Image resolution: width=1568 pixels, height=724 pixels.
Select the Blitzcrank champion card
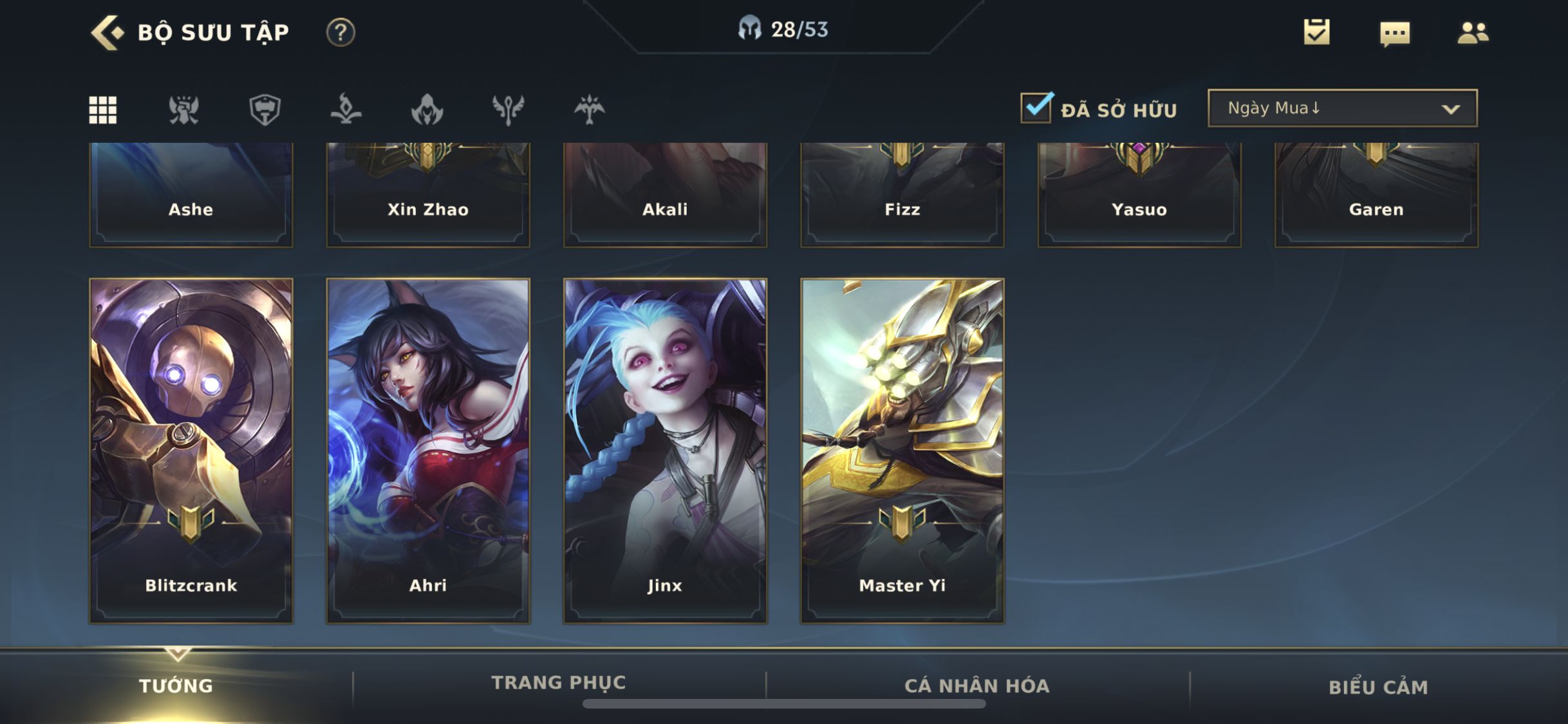click(x=191, y=450)
